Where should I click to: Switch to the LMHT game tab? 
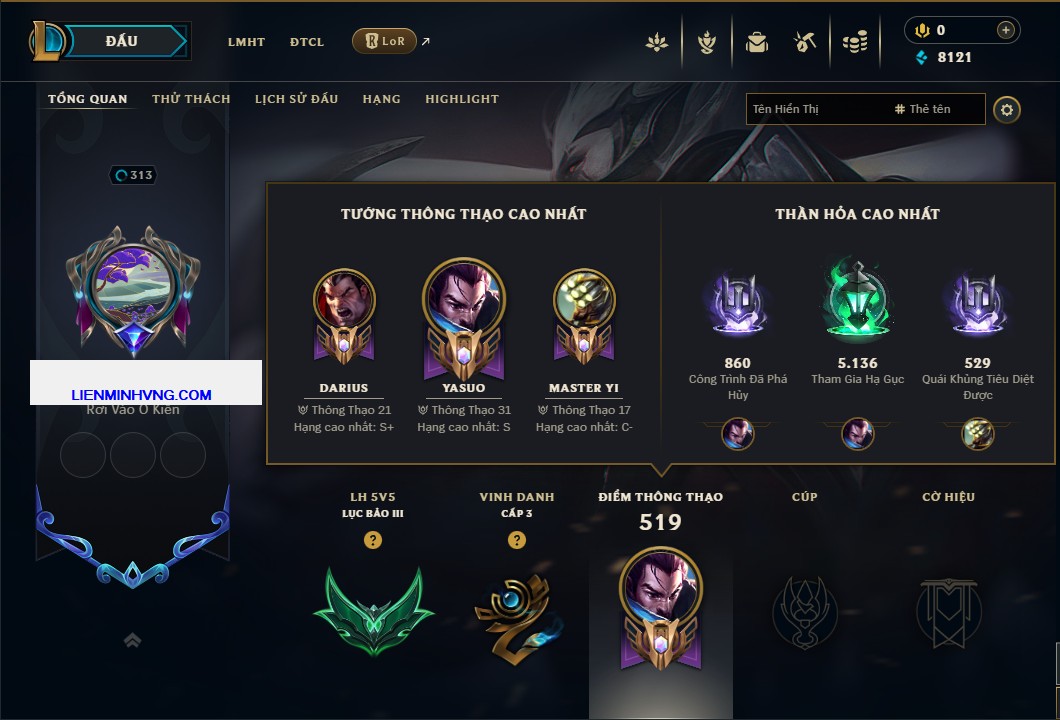(246, 42)
